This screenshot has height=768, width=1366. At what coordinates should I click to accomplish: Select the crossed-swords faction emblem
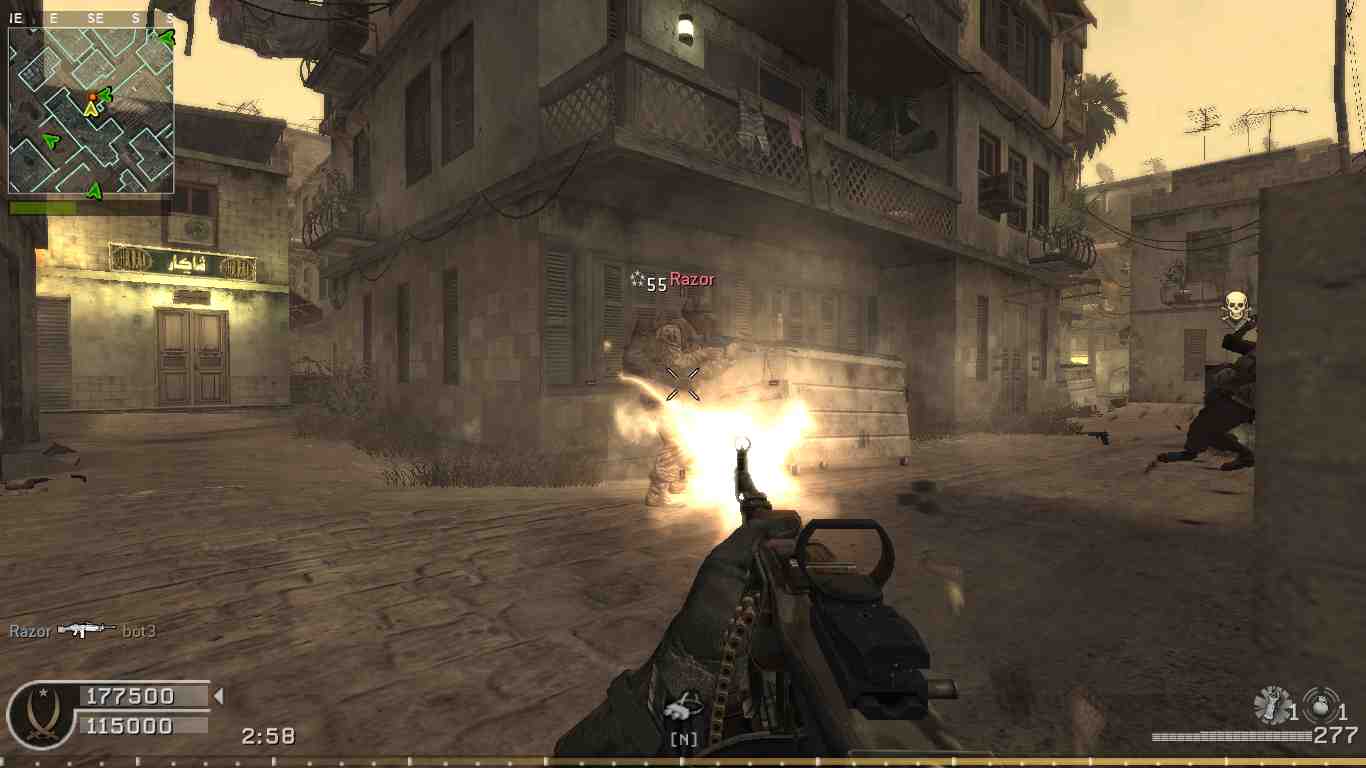click(x=41, y=715)
